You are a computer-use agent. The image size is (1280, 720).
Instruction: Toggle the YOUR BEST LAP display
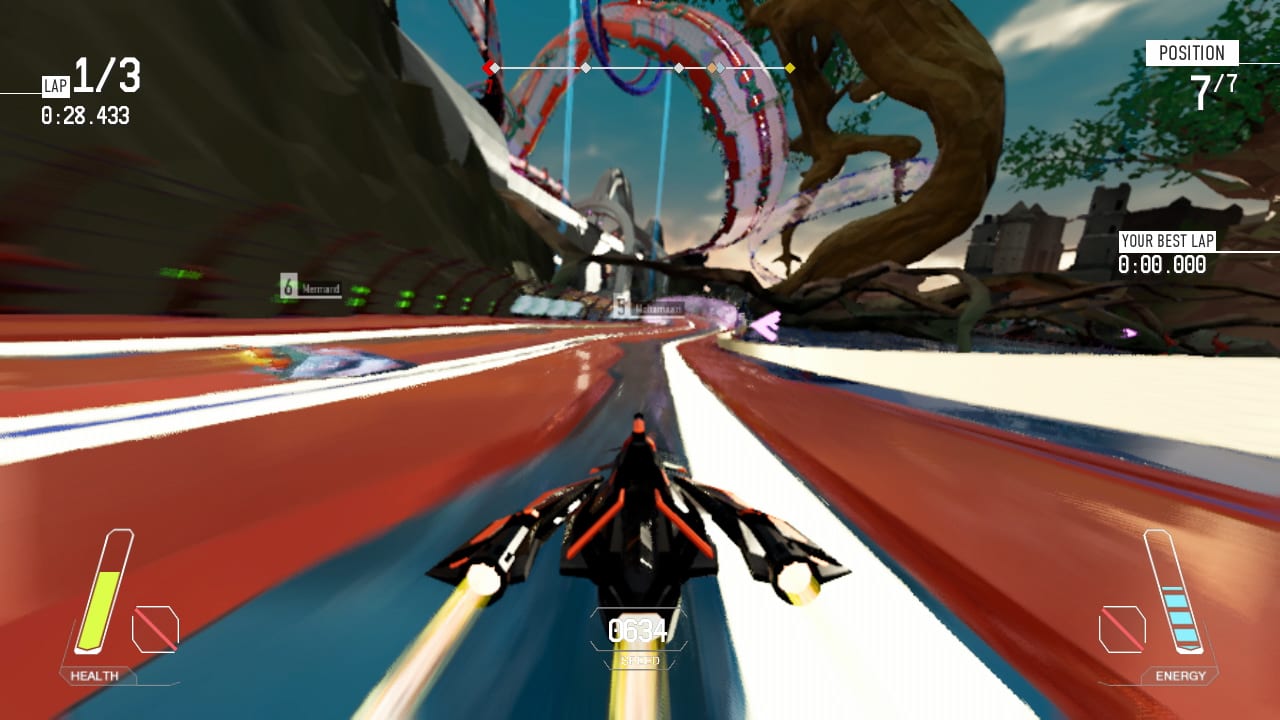1163,250
